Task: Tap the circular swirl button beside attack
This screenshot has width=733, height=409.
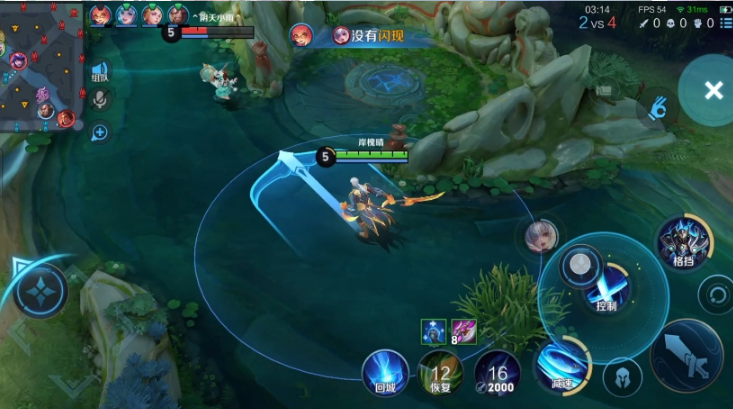Action: 716,295
